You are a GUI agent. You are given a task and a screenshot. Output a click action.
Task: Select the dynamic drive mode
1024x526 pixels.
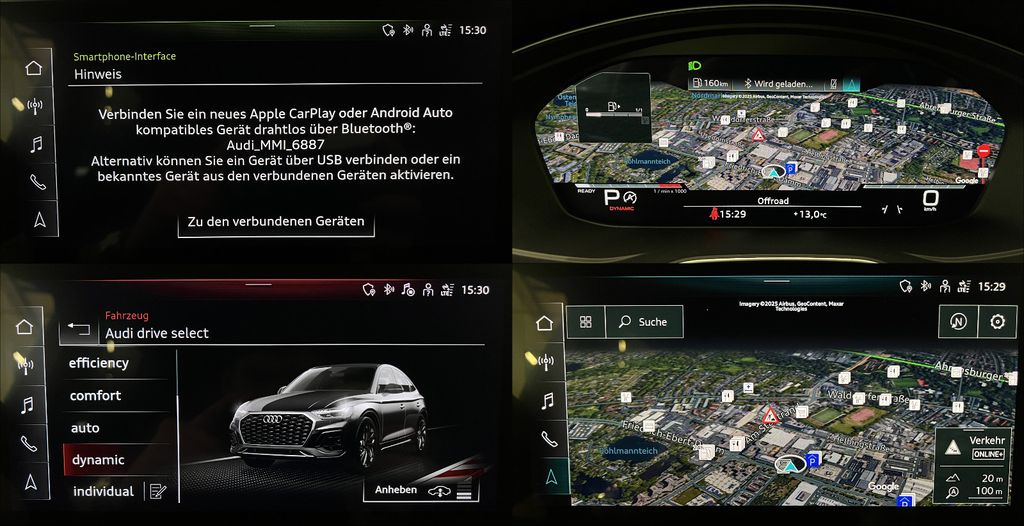[x=98, y=460]
